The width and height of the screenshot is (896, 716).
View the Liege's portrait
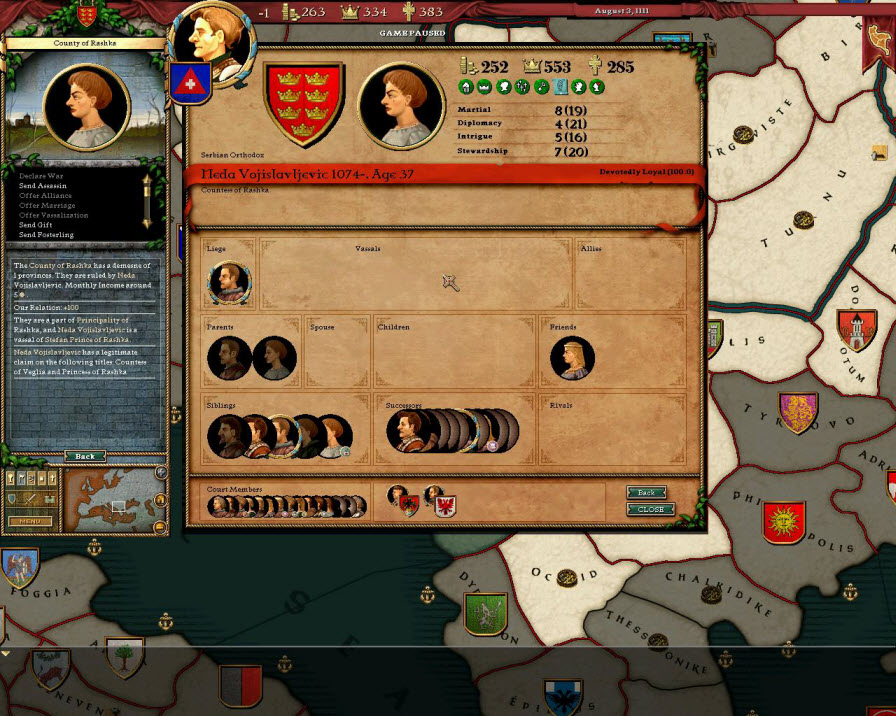[229, 283]
